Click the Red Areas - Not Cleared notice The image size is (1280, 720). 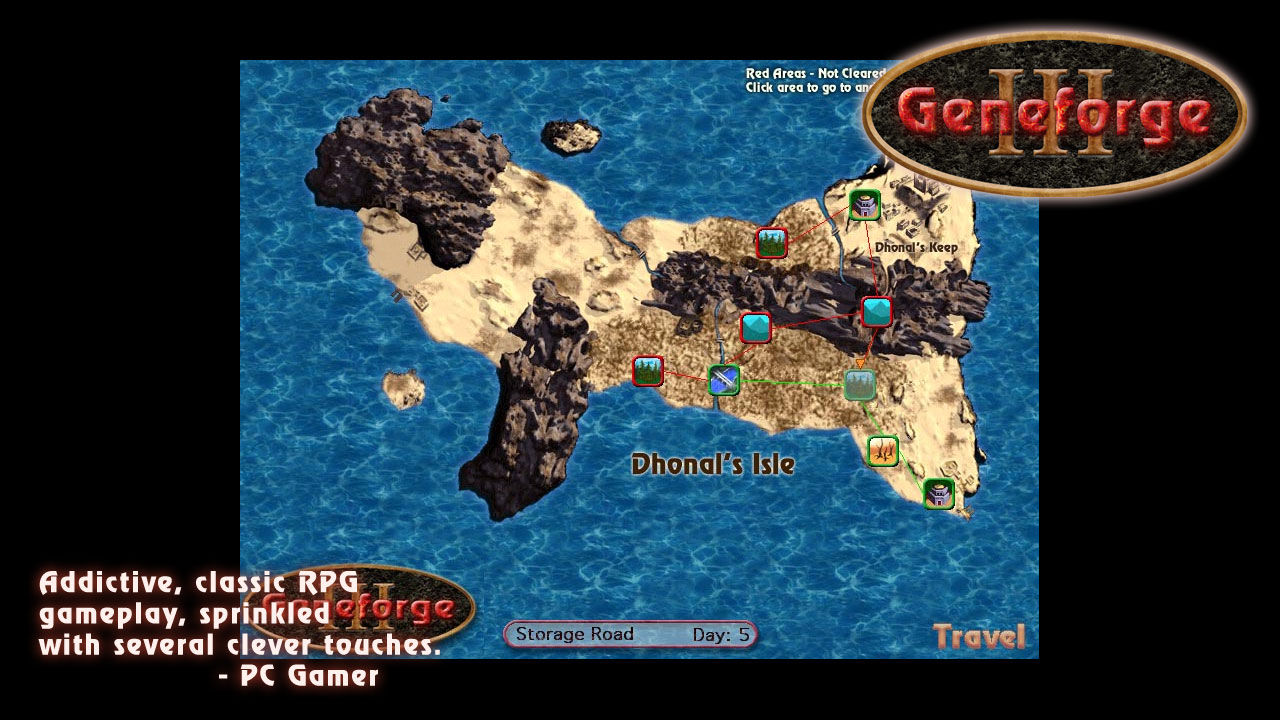coord(815,72)
